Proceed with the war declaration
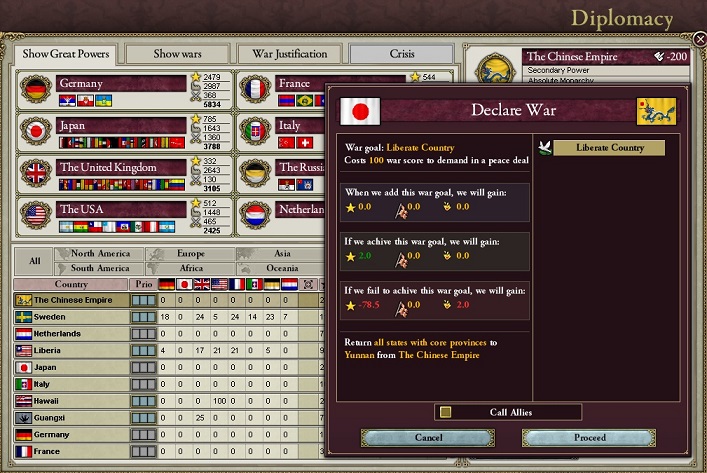707x473 pixels. point(589,437)
